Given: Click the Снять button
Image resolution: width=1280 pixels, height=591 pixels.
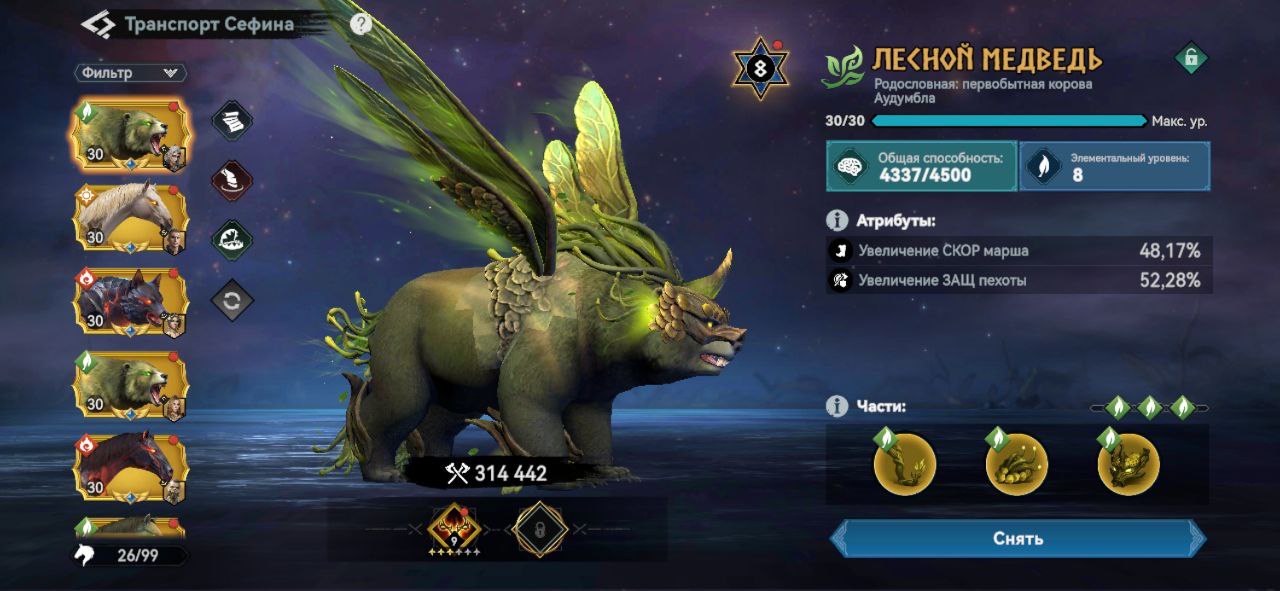Looking at the screenshot, I should pos(1018,538).
